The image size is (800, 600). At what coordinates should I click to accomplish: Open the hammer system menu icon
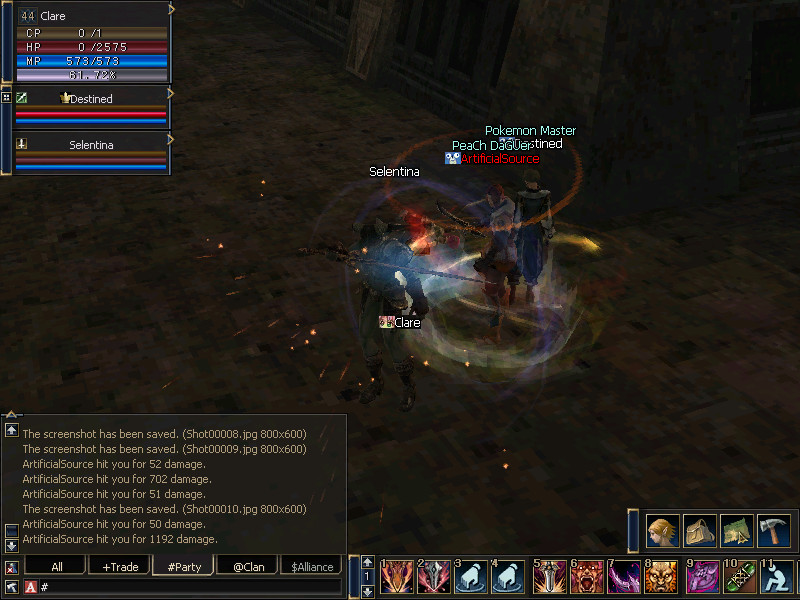click(774, 530)
